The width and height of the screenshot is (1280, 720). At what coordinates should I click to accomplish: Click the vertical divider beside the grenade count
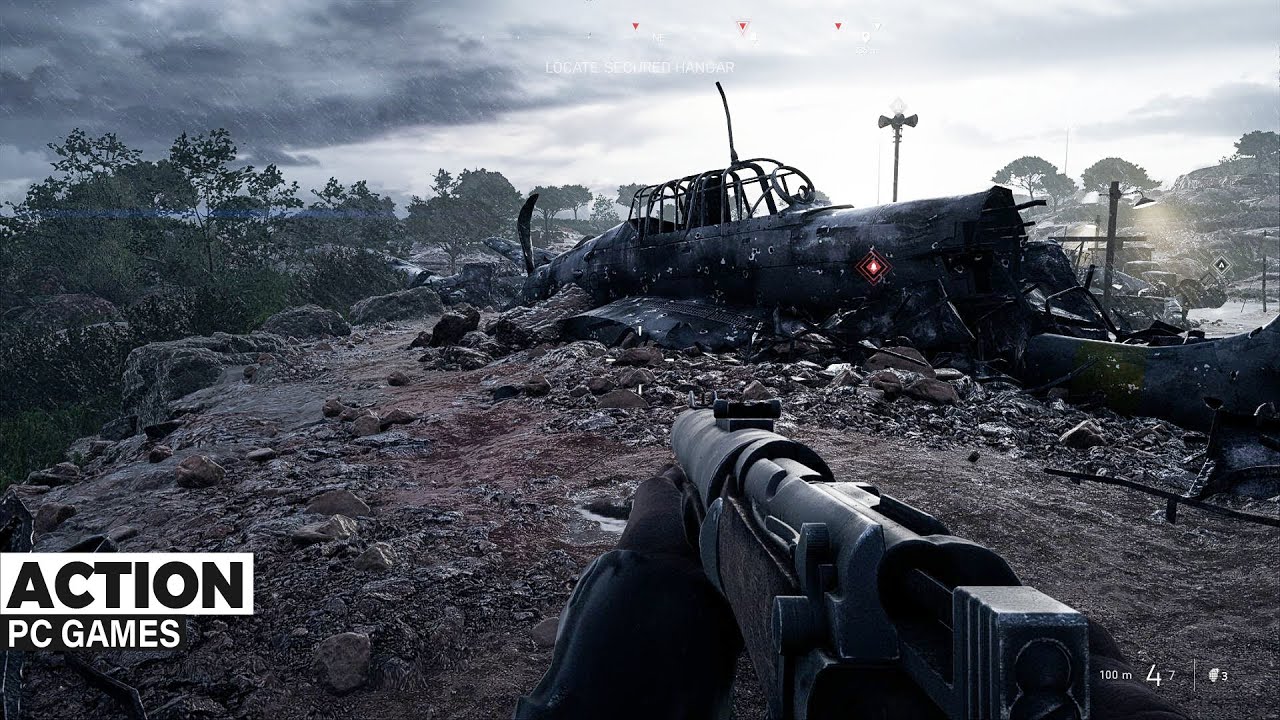(1195, 673)
